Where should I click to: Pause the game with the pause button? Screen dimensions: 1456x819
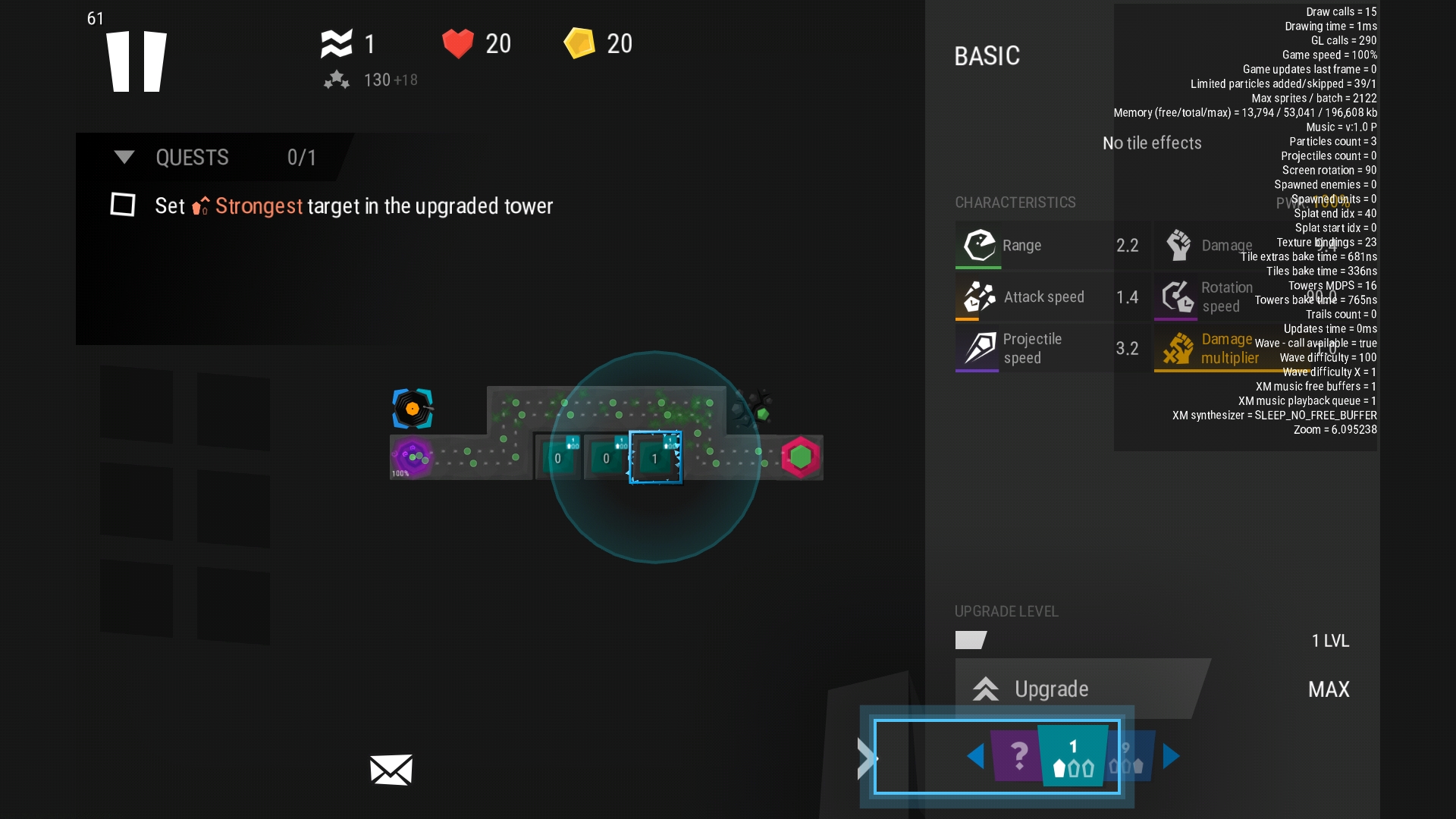[136, 61]
